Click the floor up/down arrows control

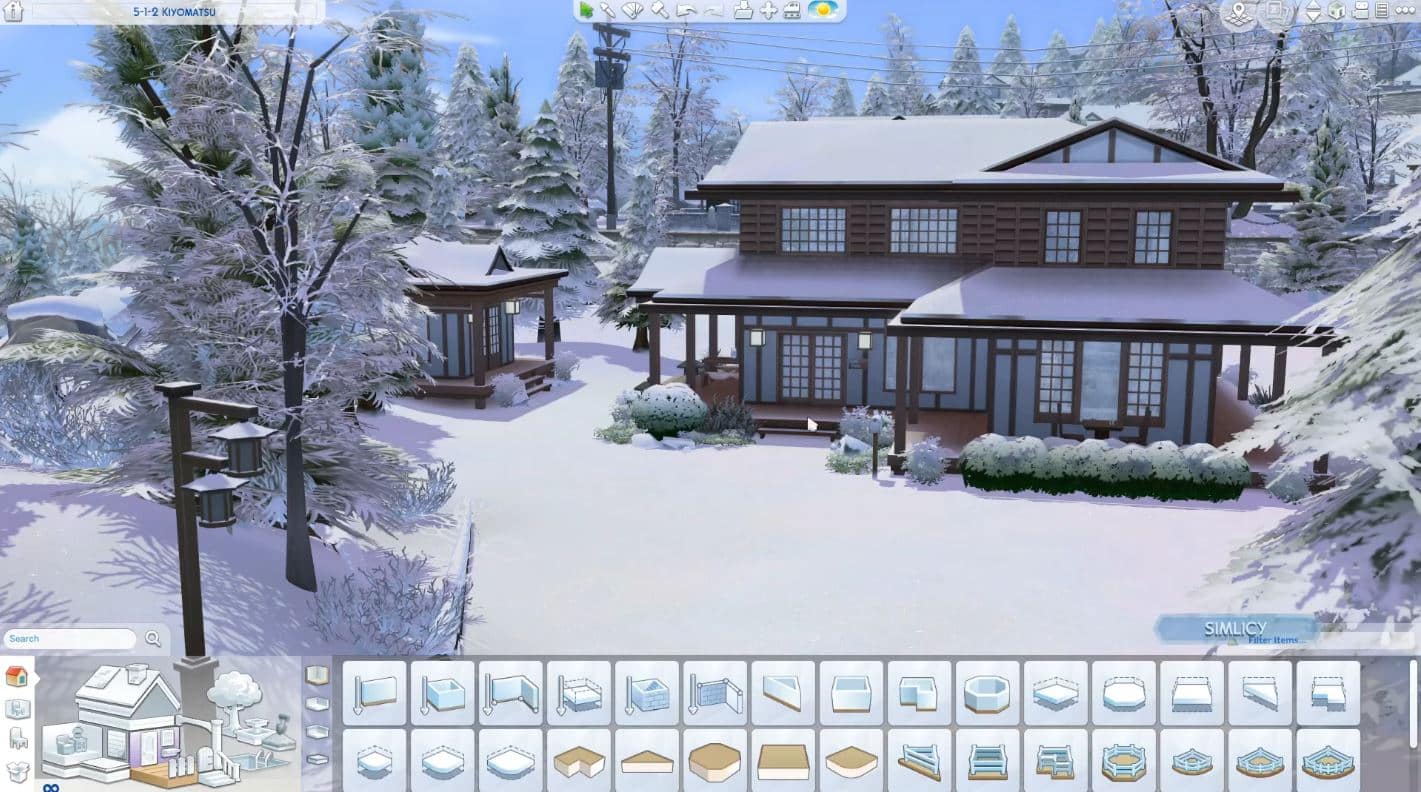(x=1313, y=11)
